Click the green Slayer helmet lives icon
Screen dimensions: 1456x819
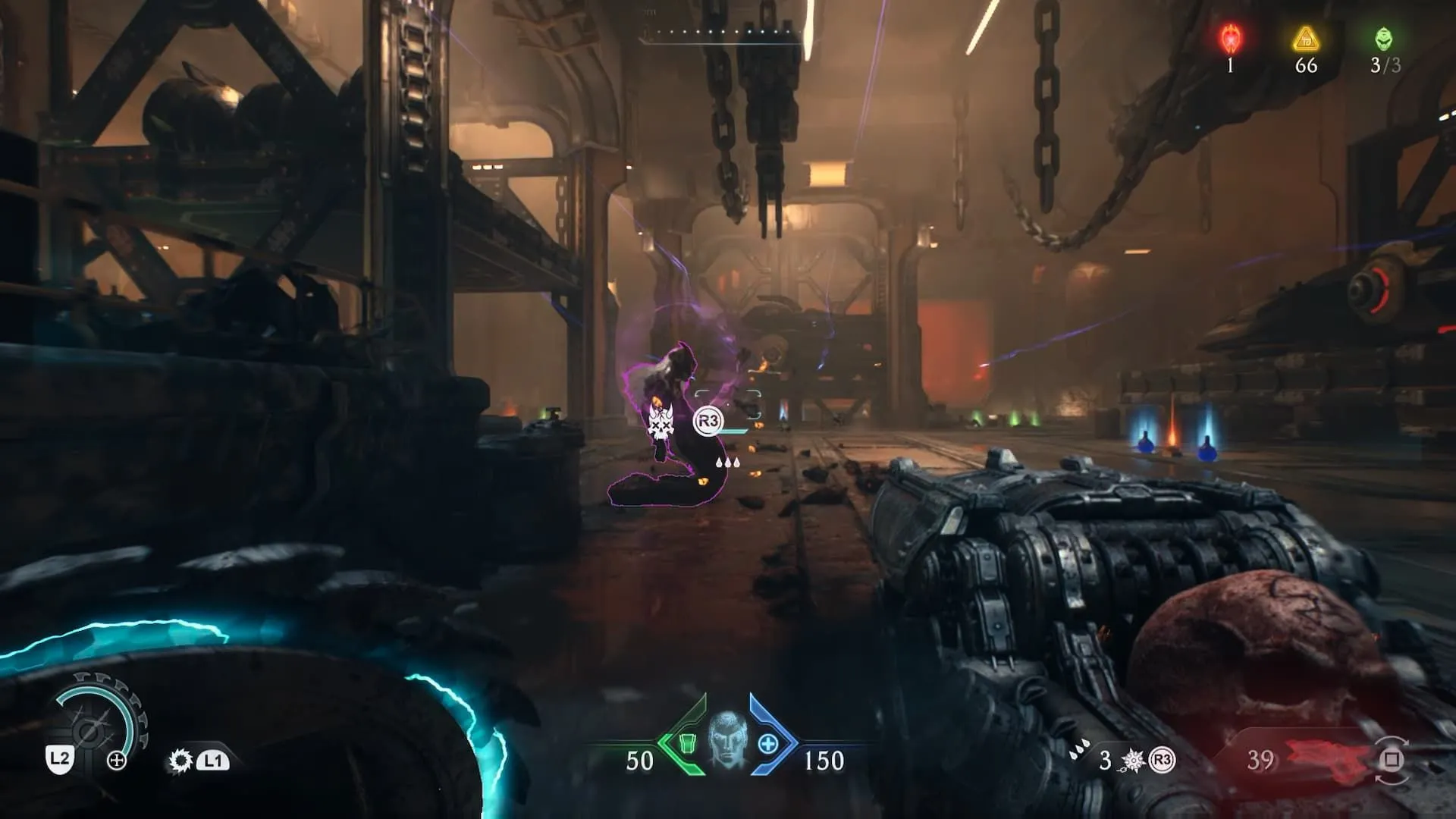click(x=1384, y=38)
